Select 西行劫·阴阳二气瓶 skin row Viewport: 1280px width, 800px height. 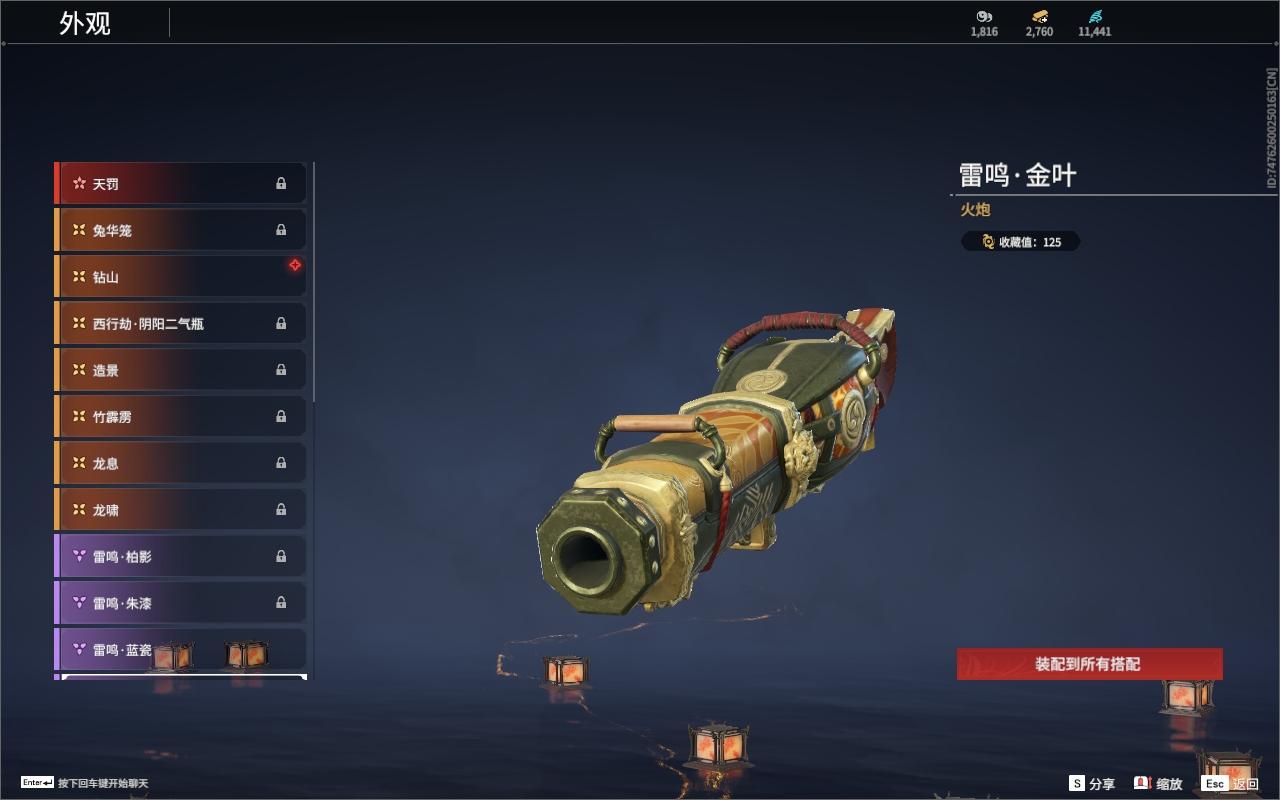(180, 324)
